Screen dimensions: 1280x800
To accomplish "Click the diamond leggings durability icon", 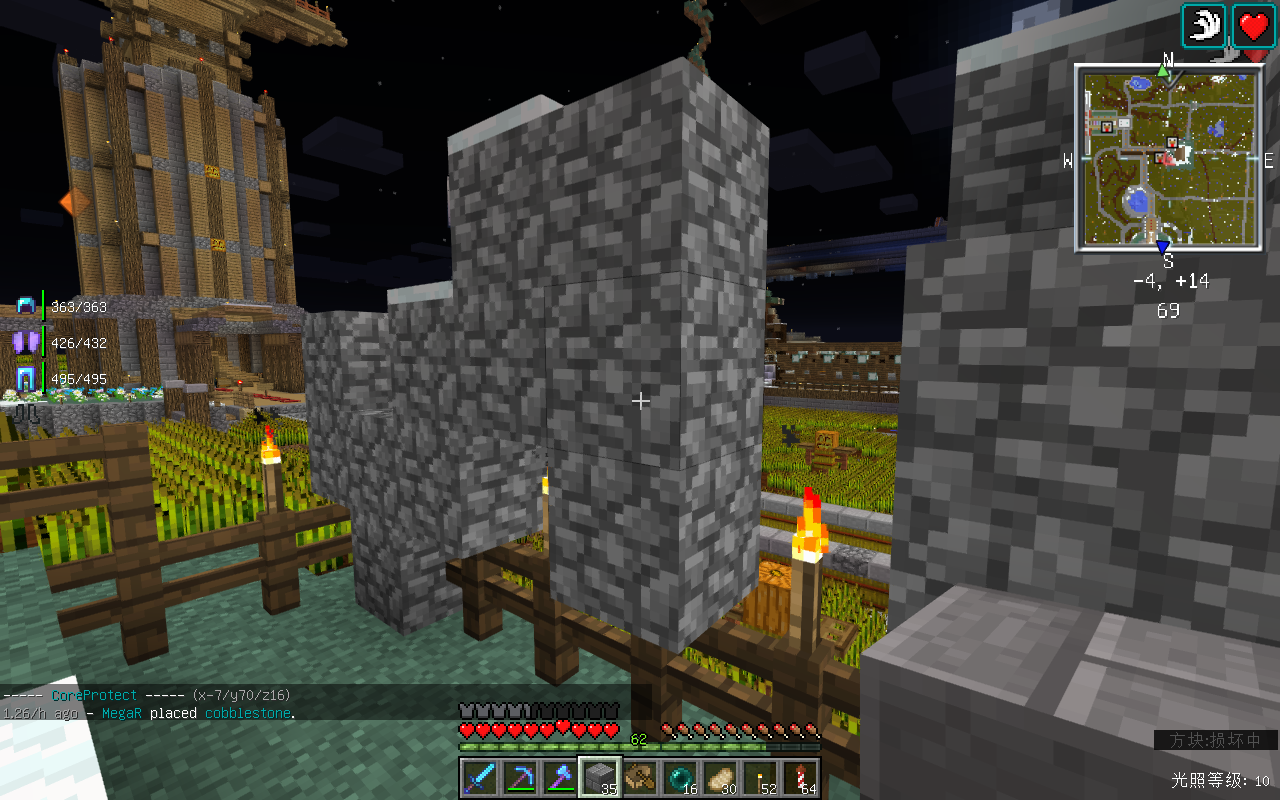I will (25, 379).
